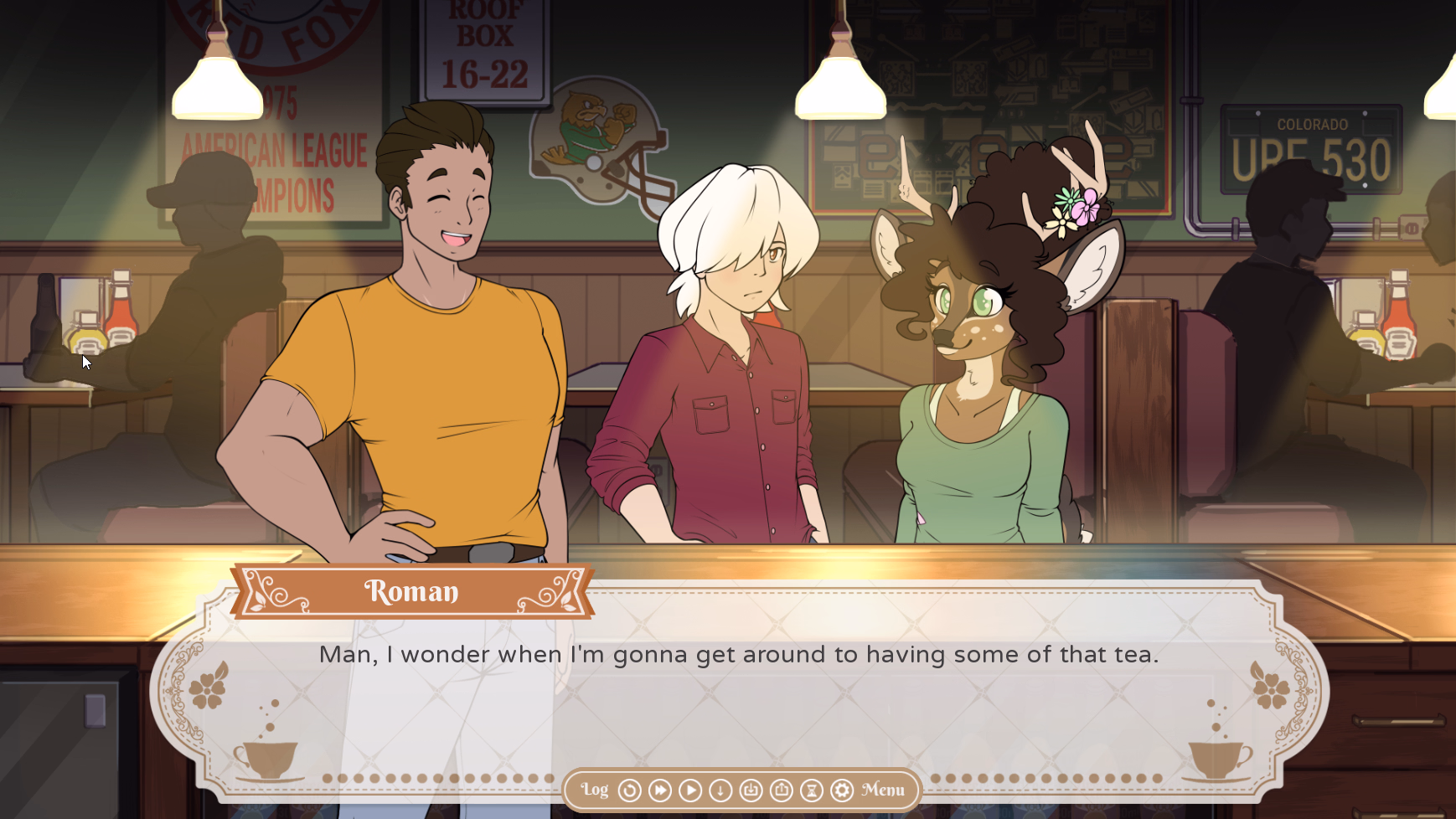Screen dimensions: 1456x819
Task: Open the Menu
Action: point(883,790)
